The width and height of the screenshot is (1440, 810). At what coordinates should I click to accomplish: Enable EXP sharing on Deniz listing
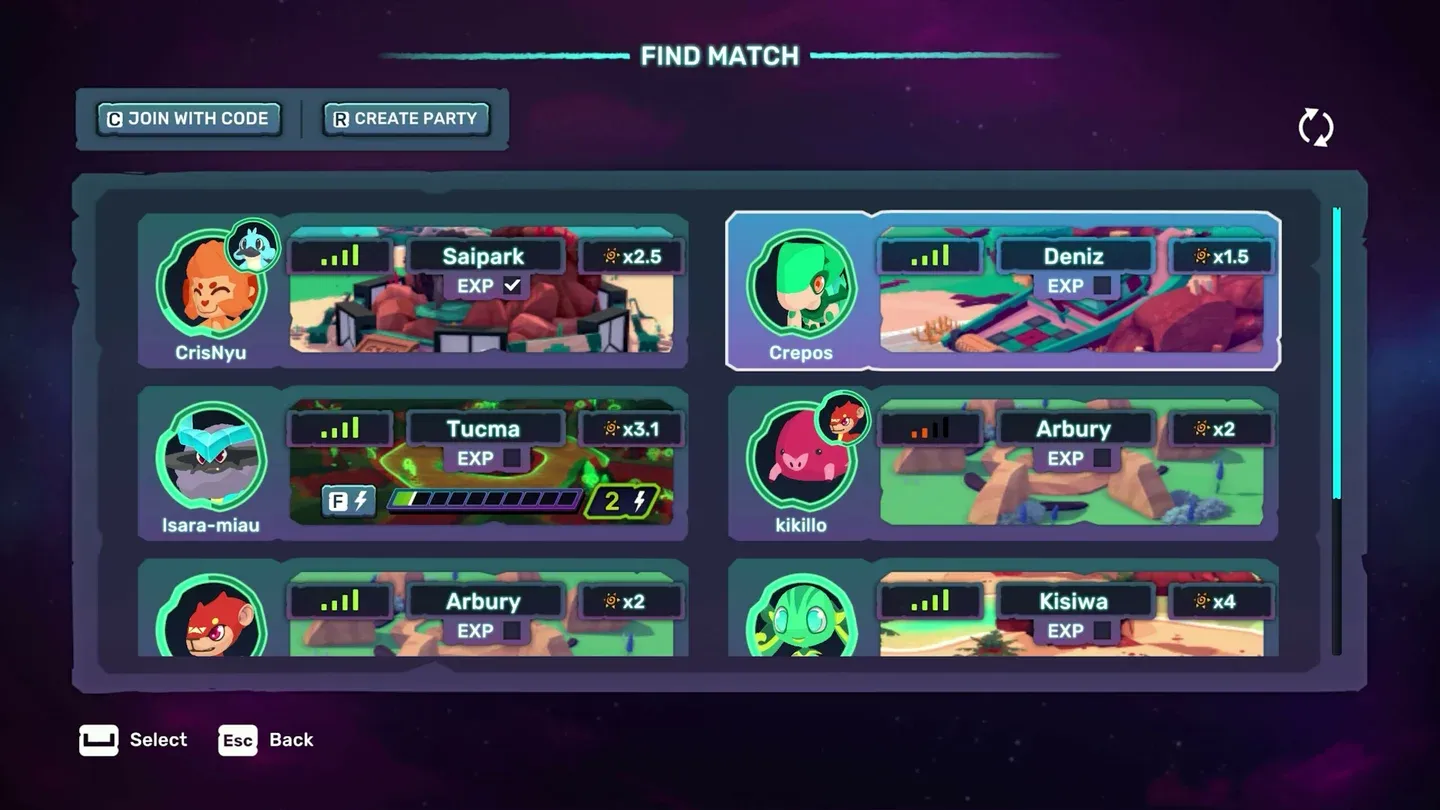pos(1102,285)
